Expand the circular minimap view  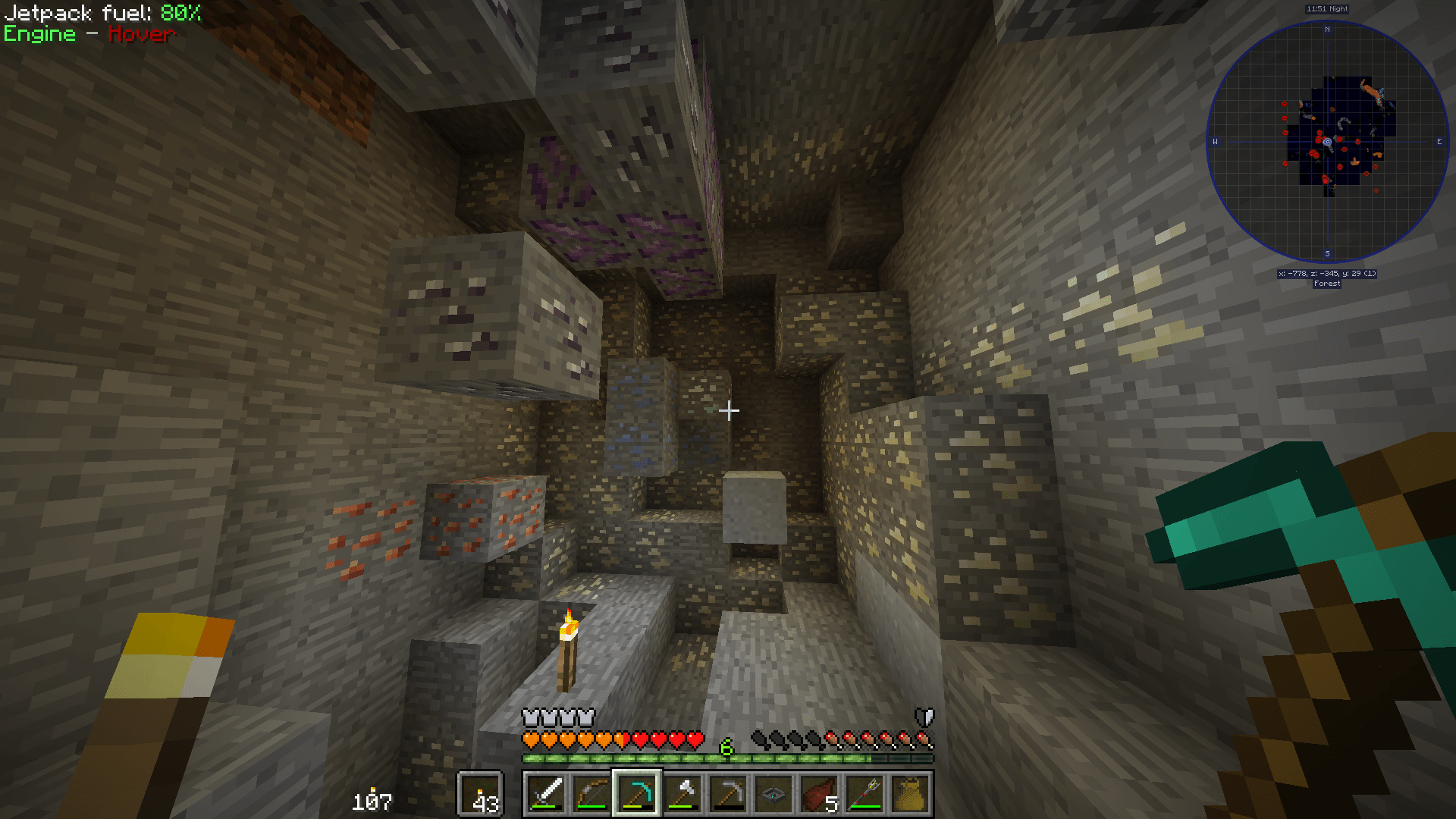coord(1326,142)
